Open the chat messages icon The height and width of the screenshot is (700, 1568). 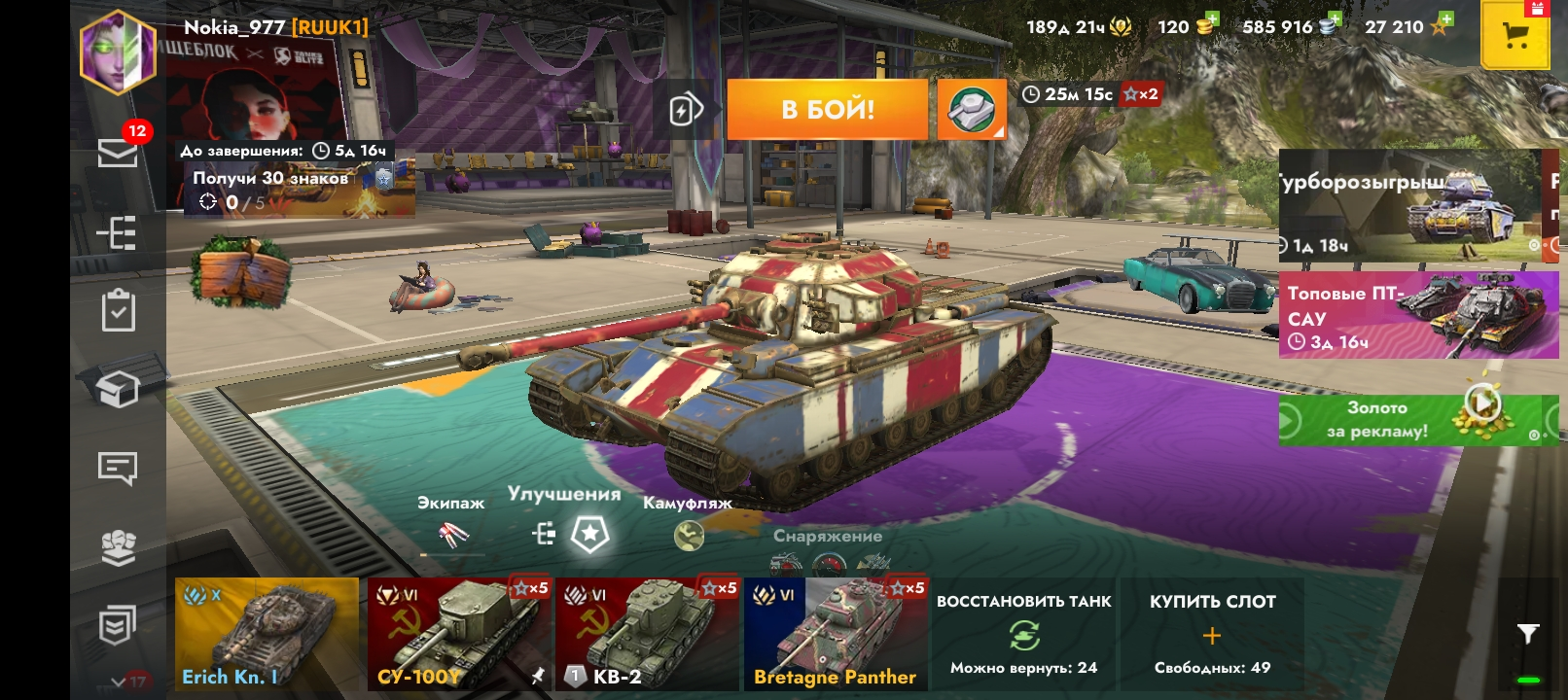pos(118,468)
